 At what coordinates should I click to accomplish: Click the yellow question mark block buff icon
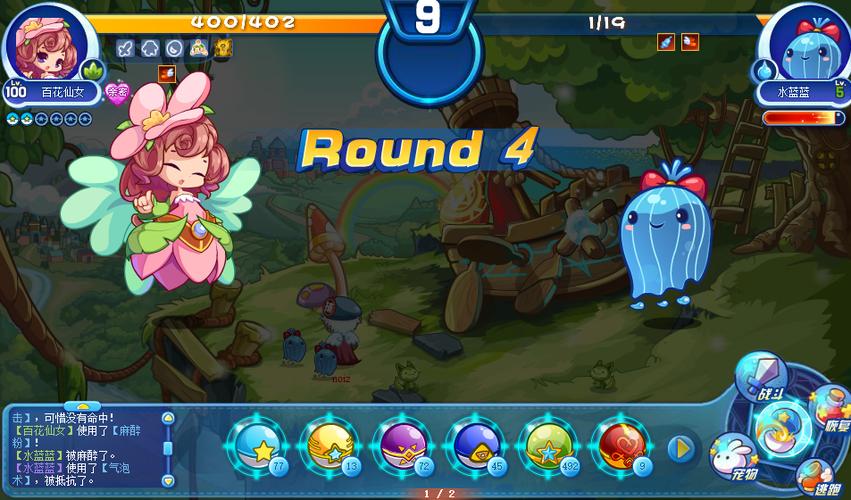click(224, 47)
